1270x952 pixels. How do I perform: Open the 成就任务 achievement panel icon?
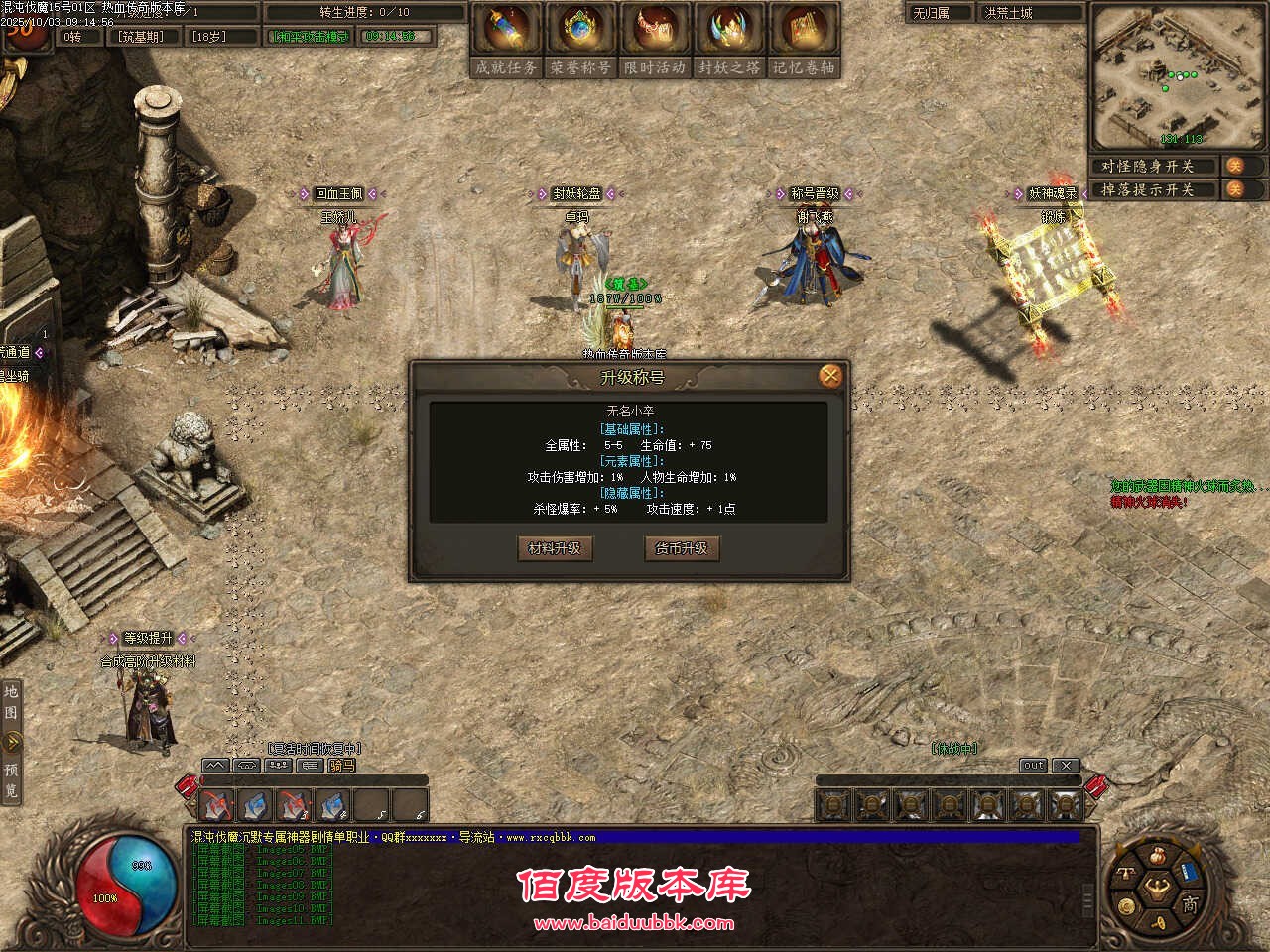click(506, 32)
